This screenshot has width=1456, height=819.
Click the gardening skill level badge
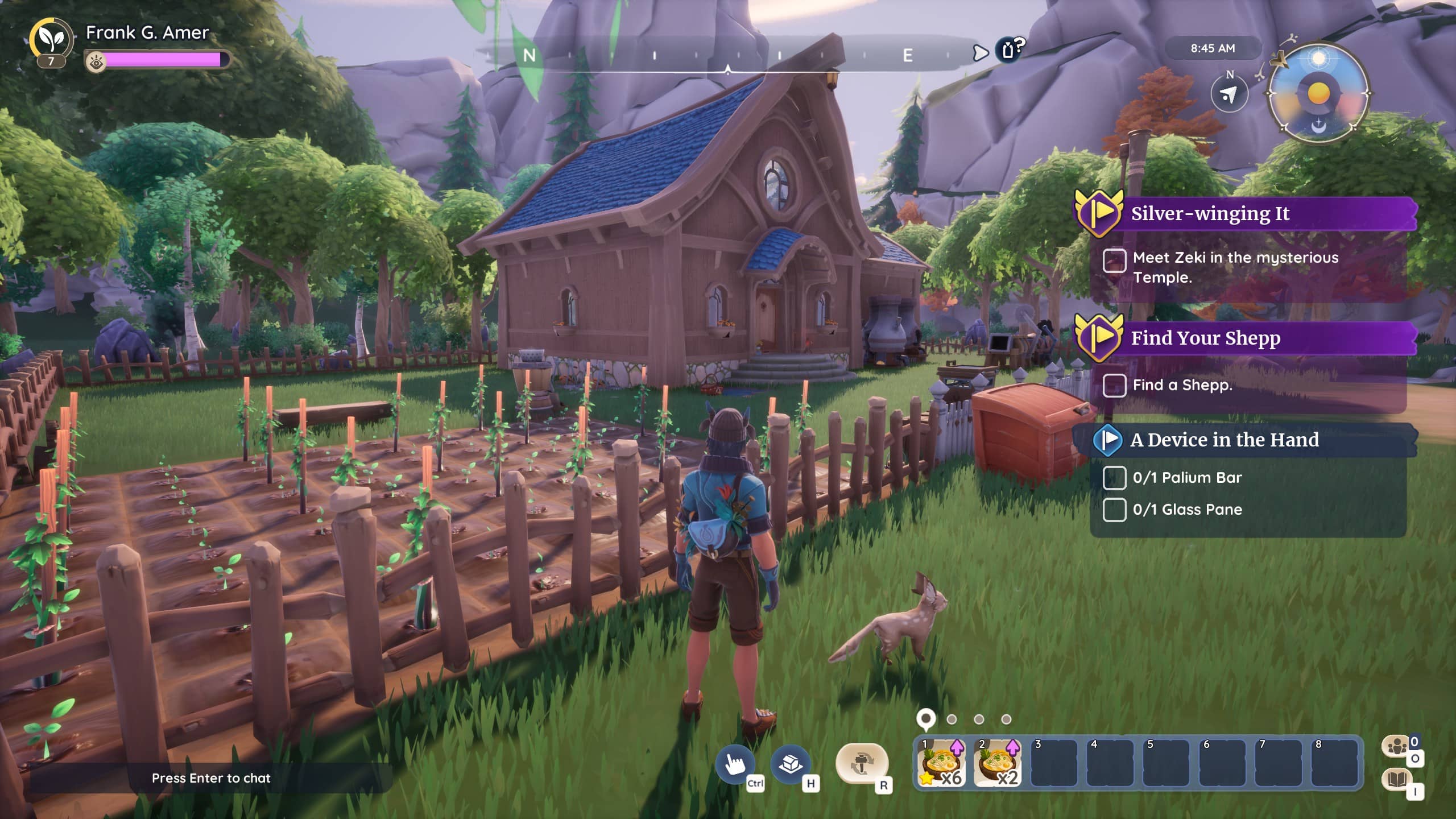coord(51,42)
